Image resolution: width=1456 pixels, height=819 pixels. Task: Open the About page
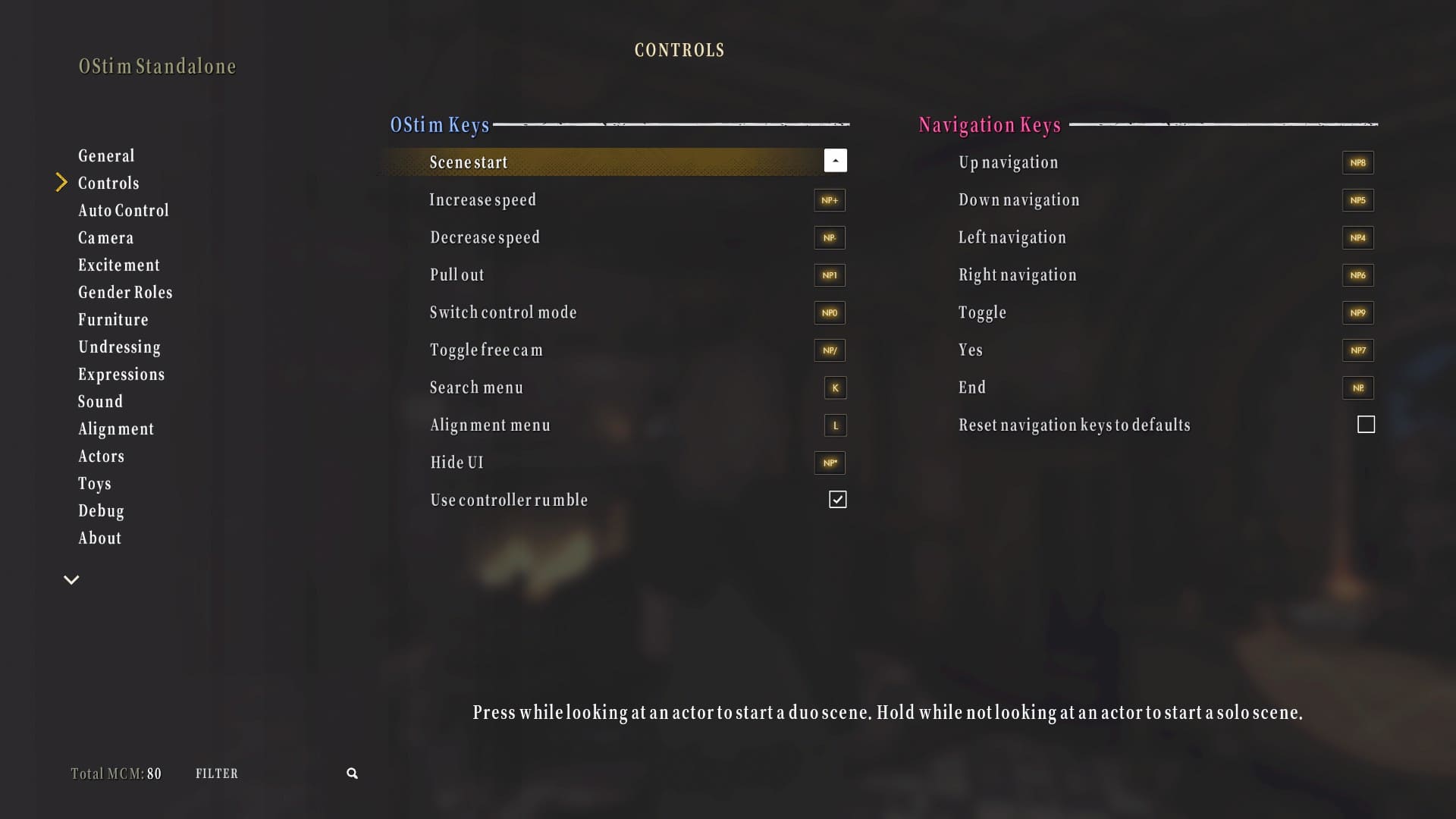pos(99,538)
